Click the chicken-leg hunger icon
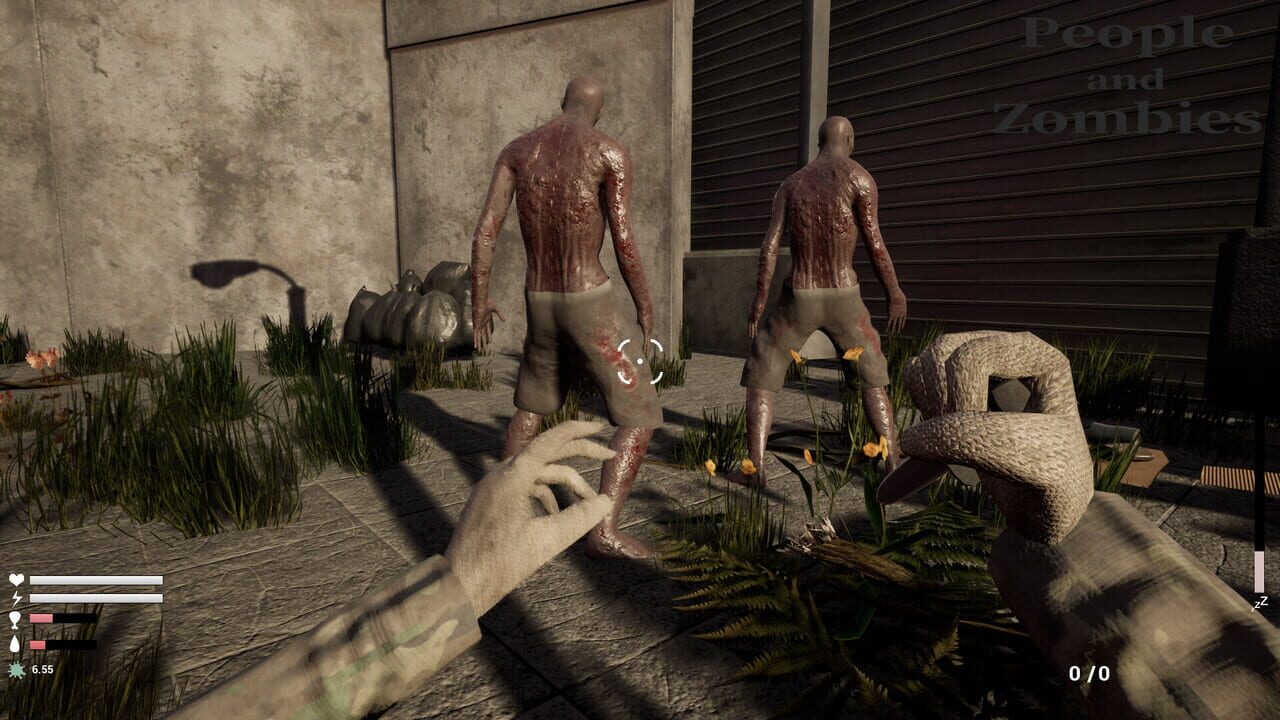 16,620
